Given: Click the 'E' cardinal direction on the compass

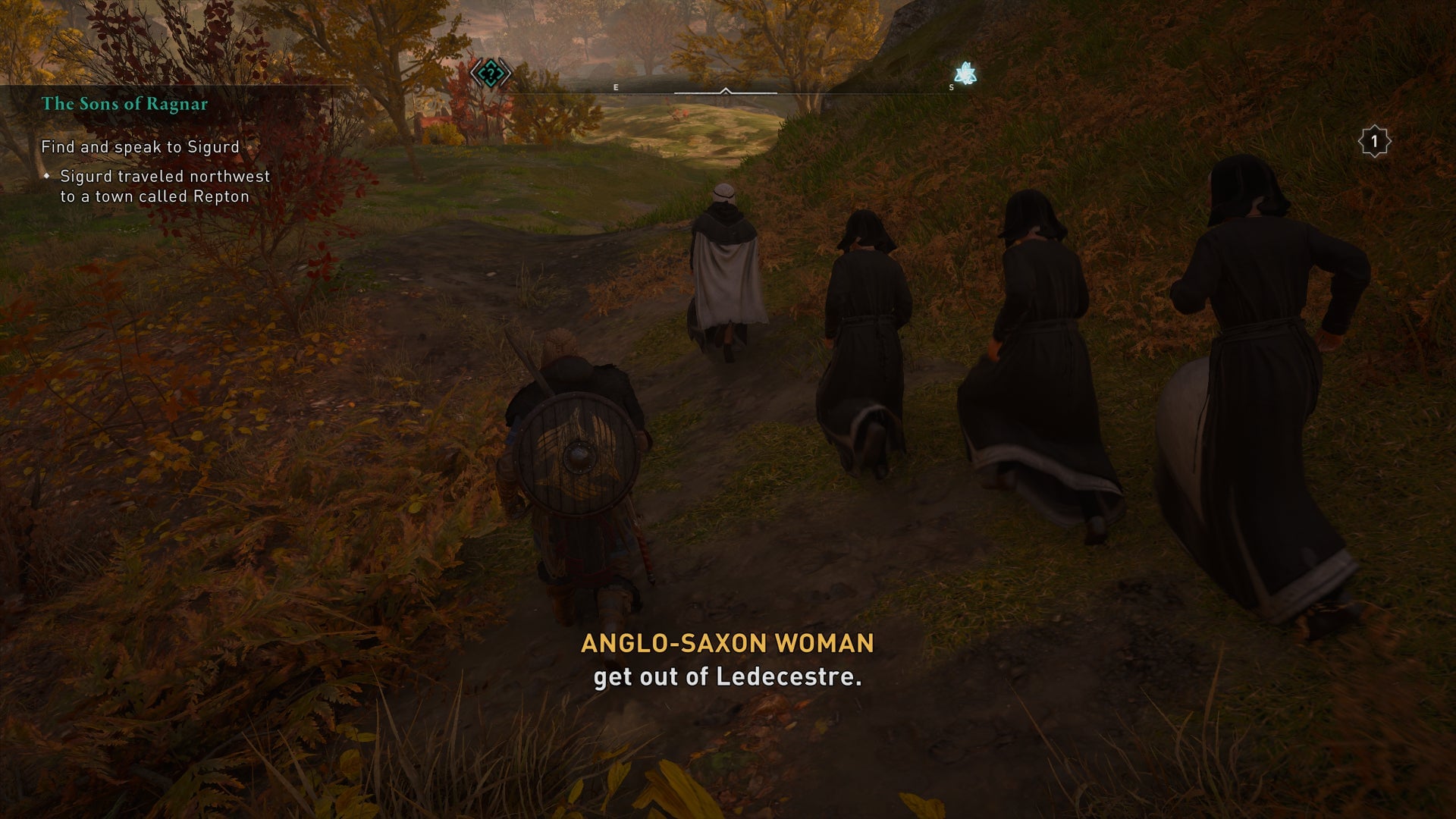Looking at the screenshot, I should click(615, 87).
